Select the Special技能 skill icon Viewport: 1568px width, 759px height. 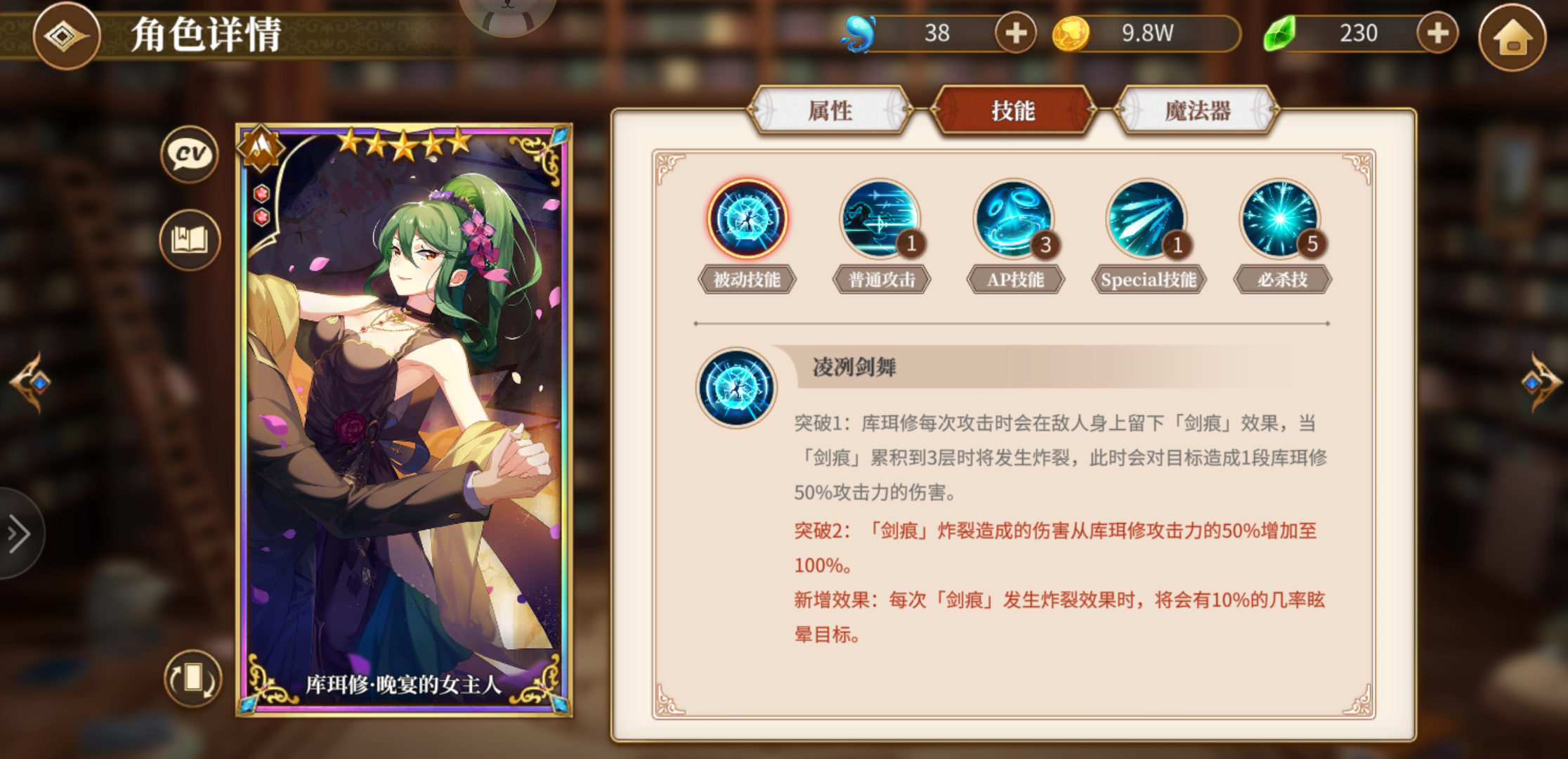[x=1147, y=221]
